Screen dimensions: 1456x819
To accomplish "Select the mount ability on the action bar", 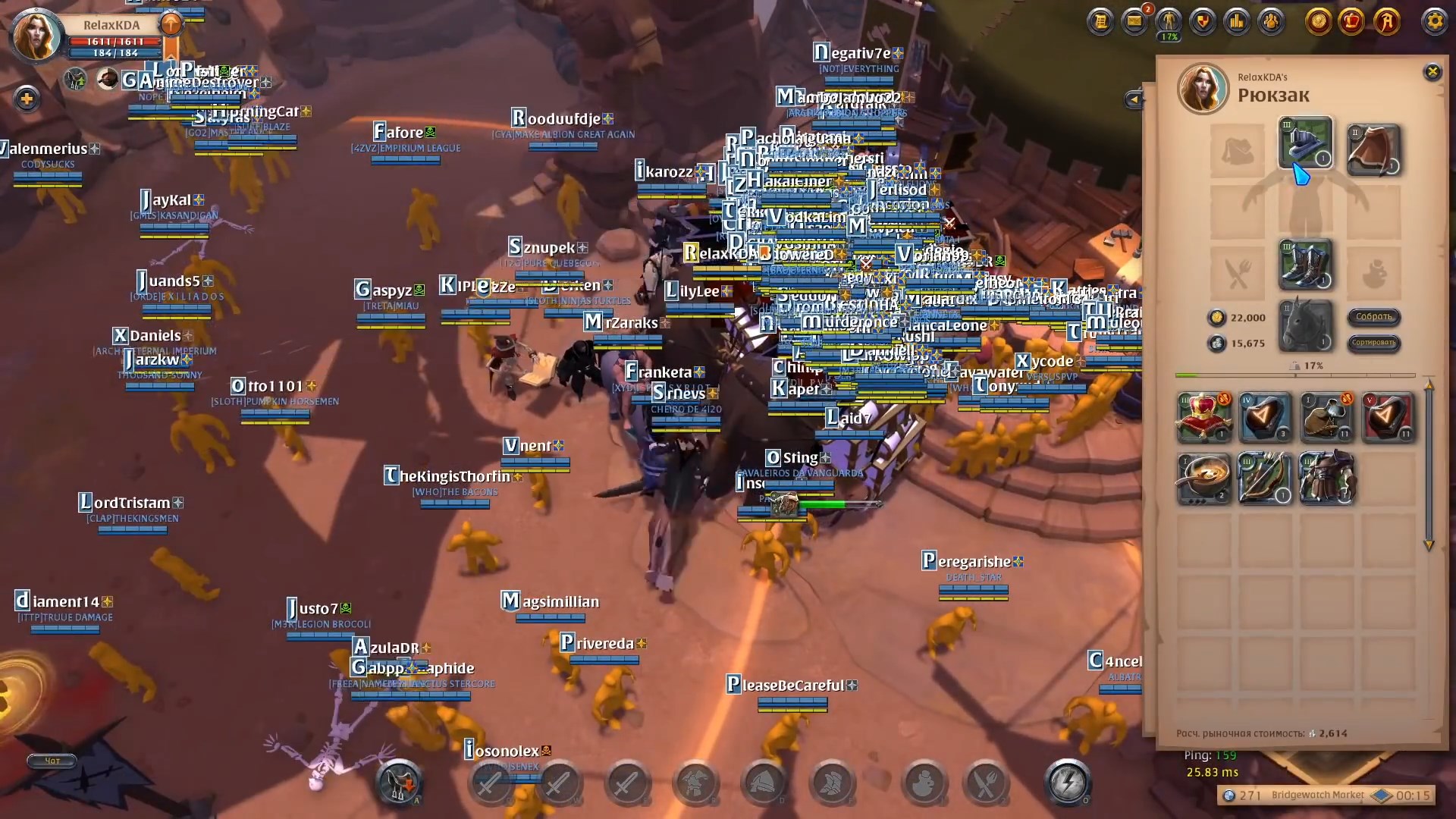I will coord(397,783).
